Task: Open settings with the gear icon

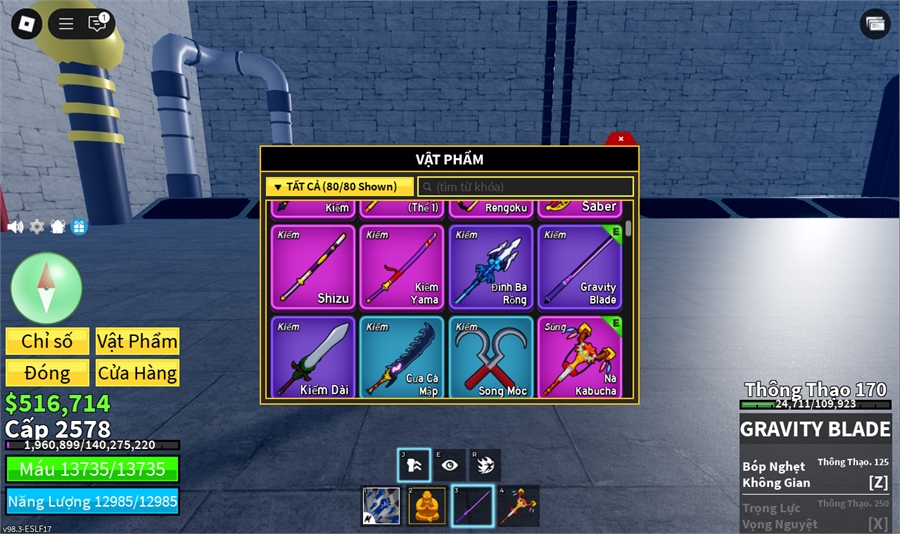Action: [37, 227]
